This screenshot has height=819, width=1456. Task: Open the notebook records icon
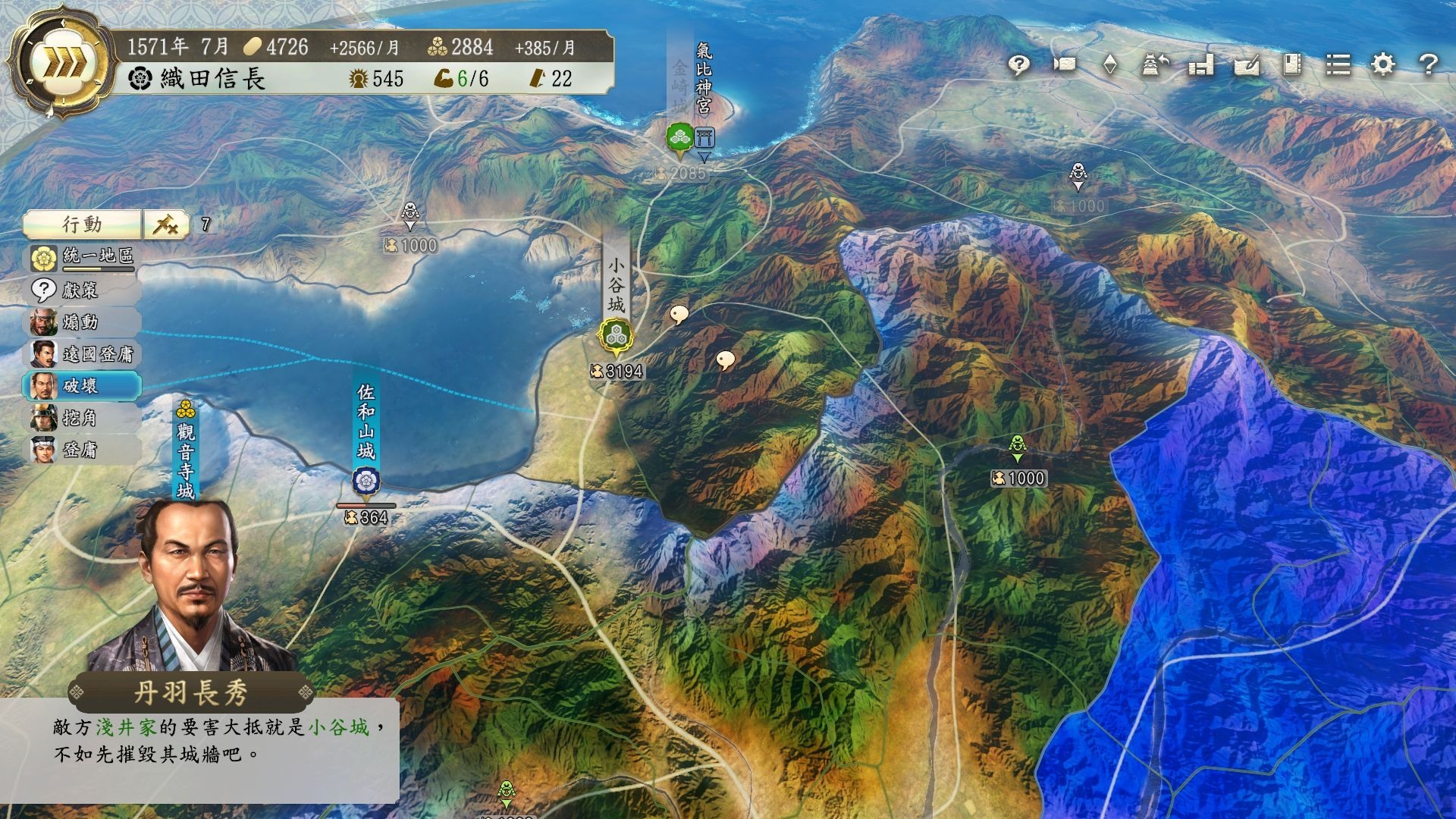tap(1292, 64)
